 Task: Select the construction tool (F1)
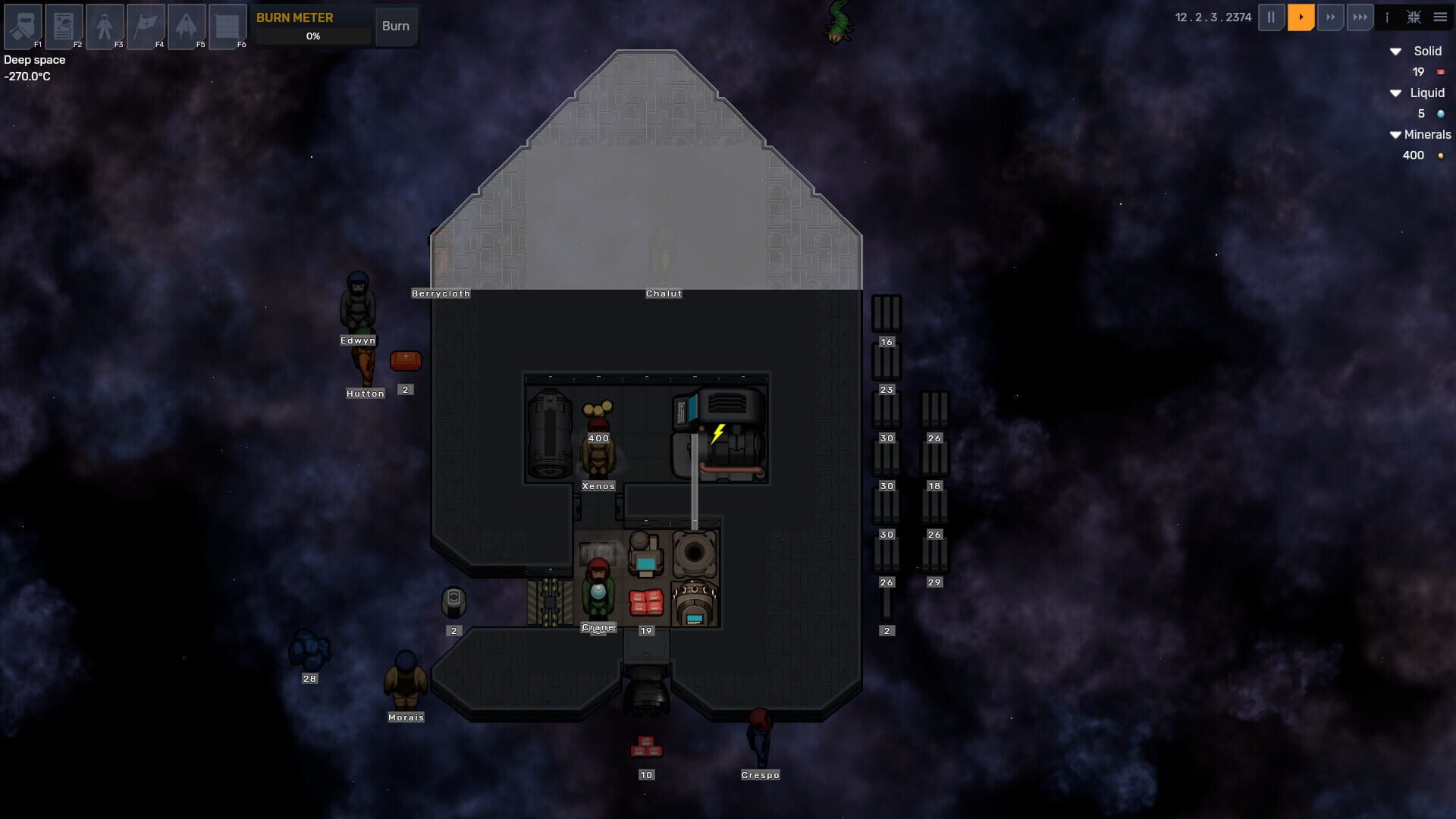23,27
